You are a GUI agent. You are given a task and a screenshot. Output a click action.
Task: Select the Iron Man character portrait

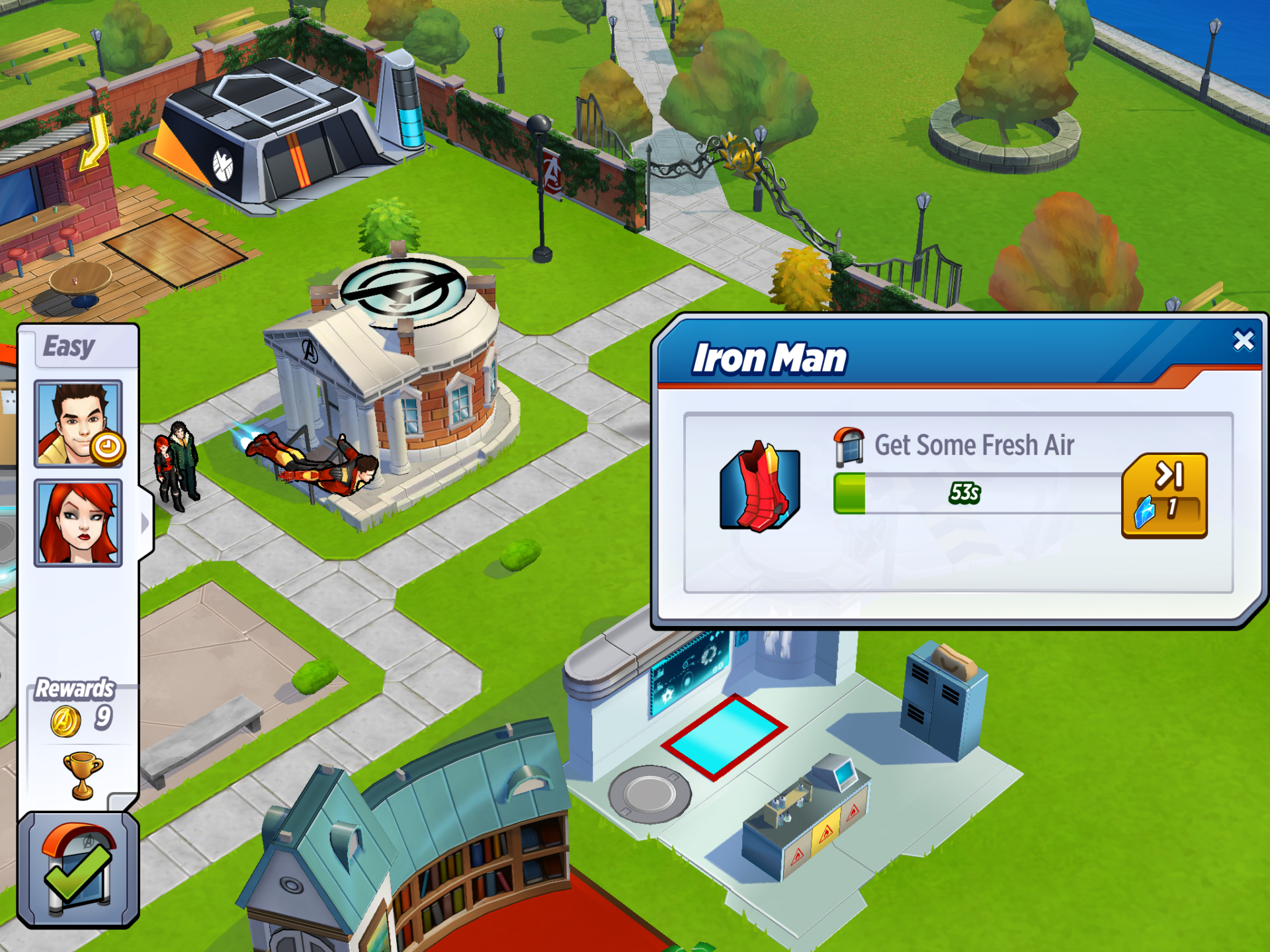(x=78, y=424)
